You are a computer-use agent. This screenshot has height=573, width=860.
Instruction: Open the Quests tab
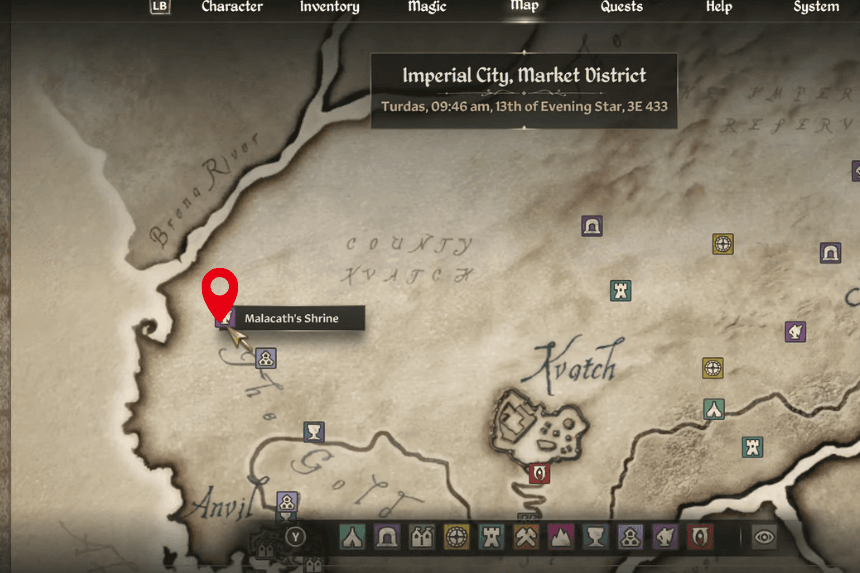click(x=621, y=7)
